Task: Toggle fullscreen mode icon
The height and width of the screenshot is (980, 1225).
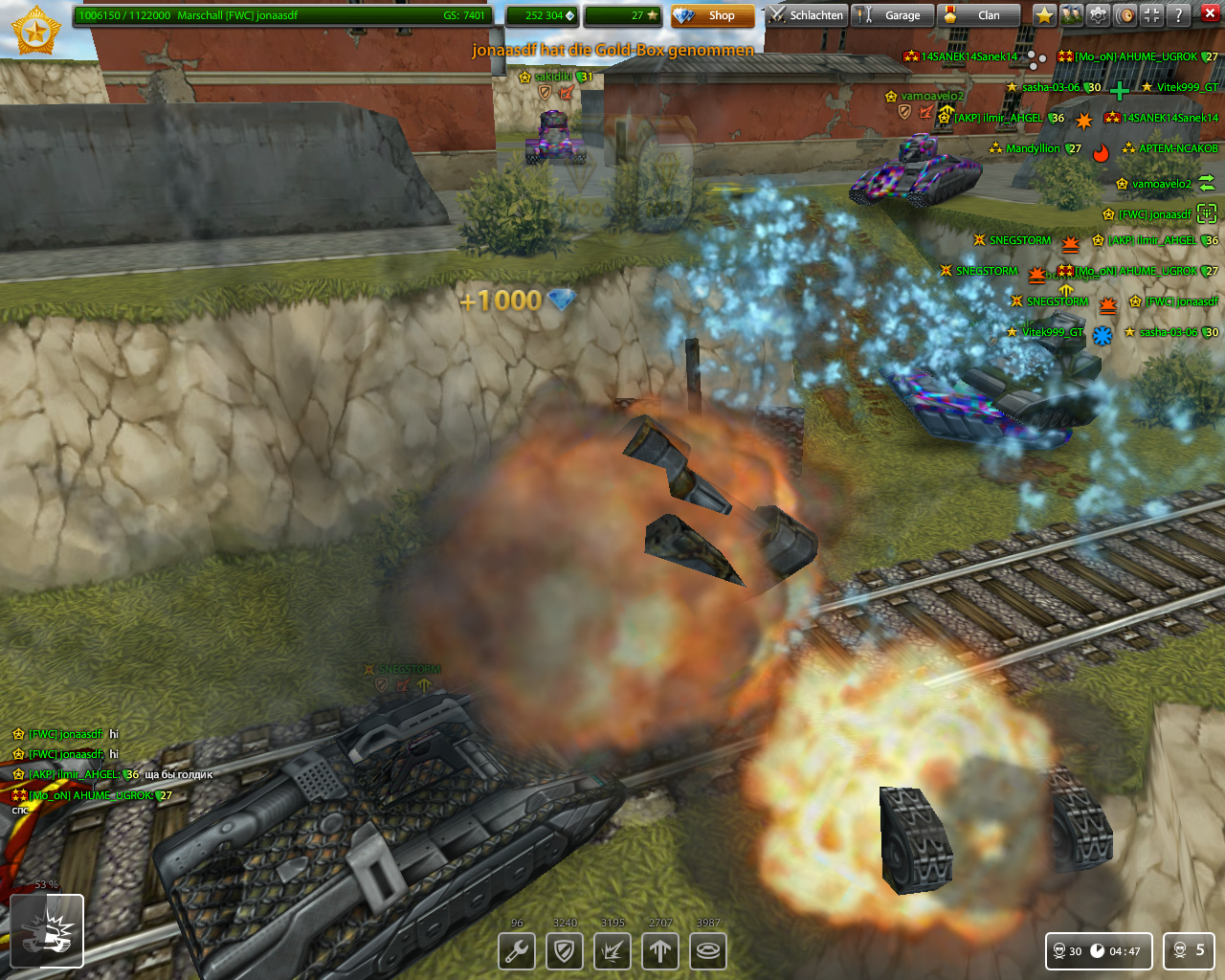Action: click(x=1152, y=15)
